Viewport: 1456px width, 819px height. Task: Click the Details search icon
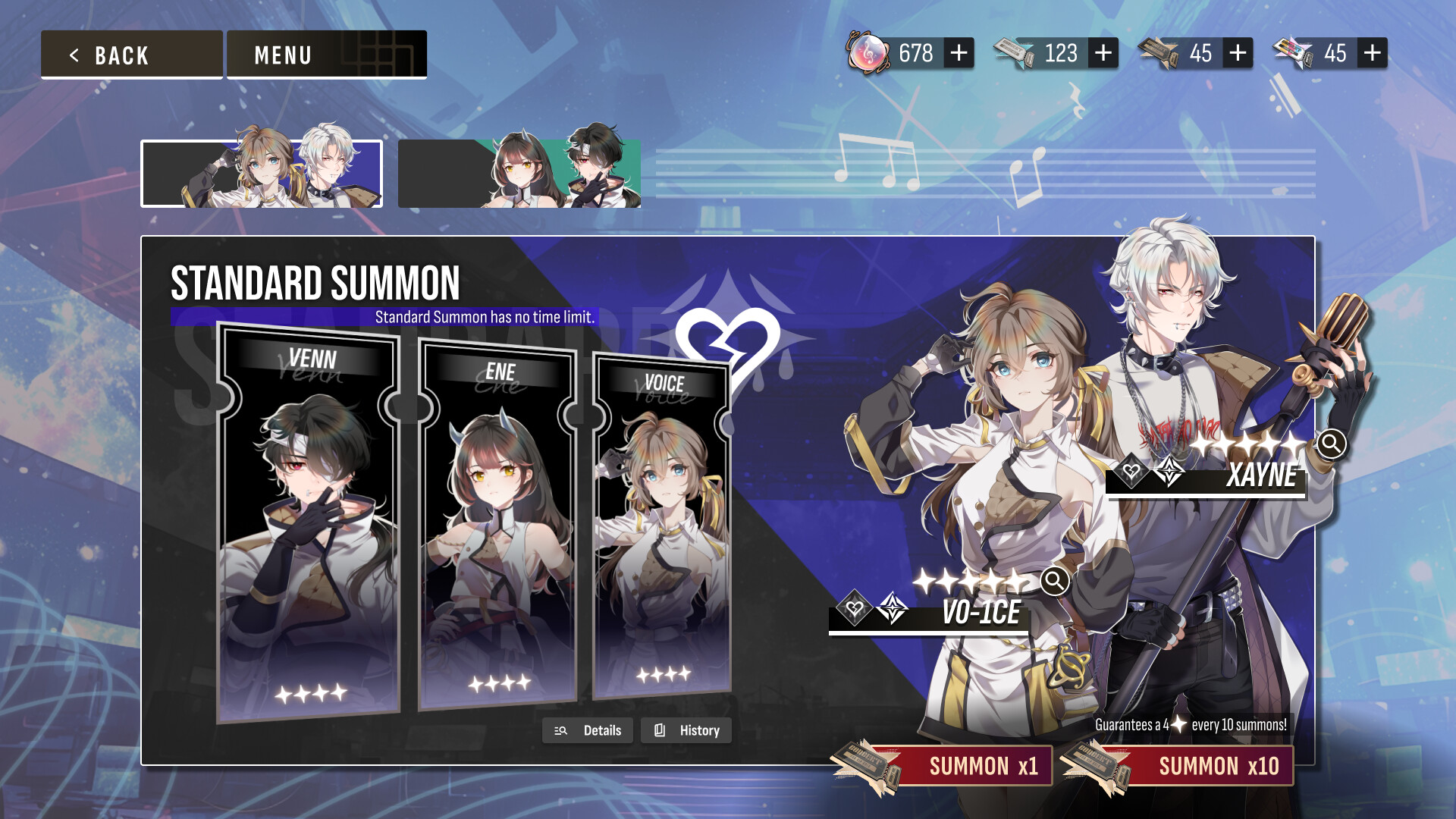click(560, 730)
